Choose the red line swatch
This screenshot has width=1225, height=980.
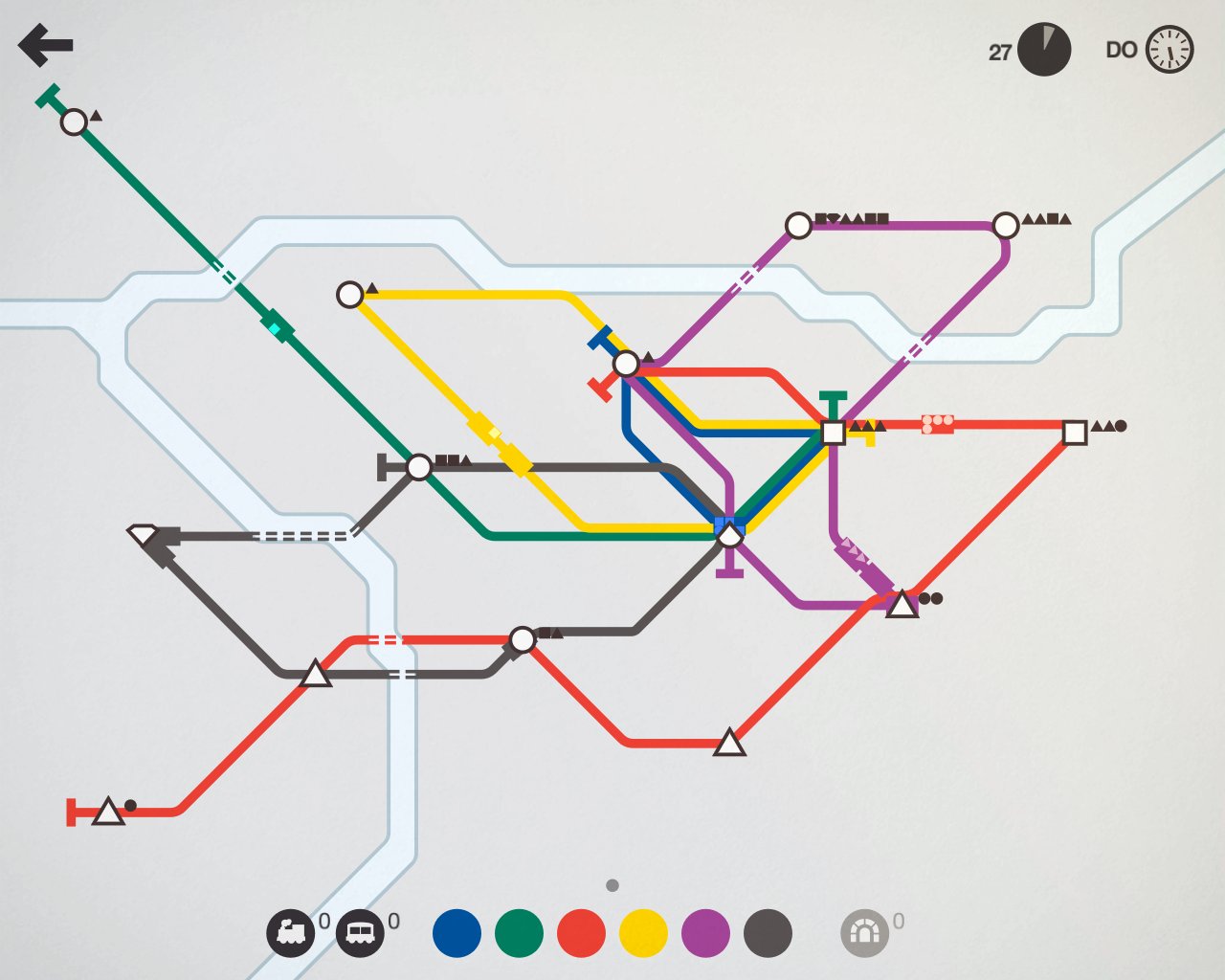click(581, 933)
